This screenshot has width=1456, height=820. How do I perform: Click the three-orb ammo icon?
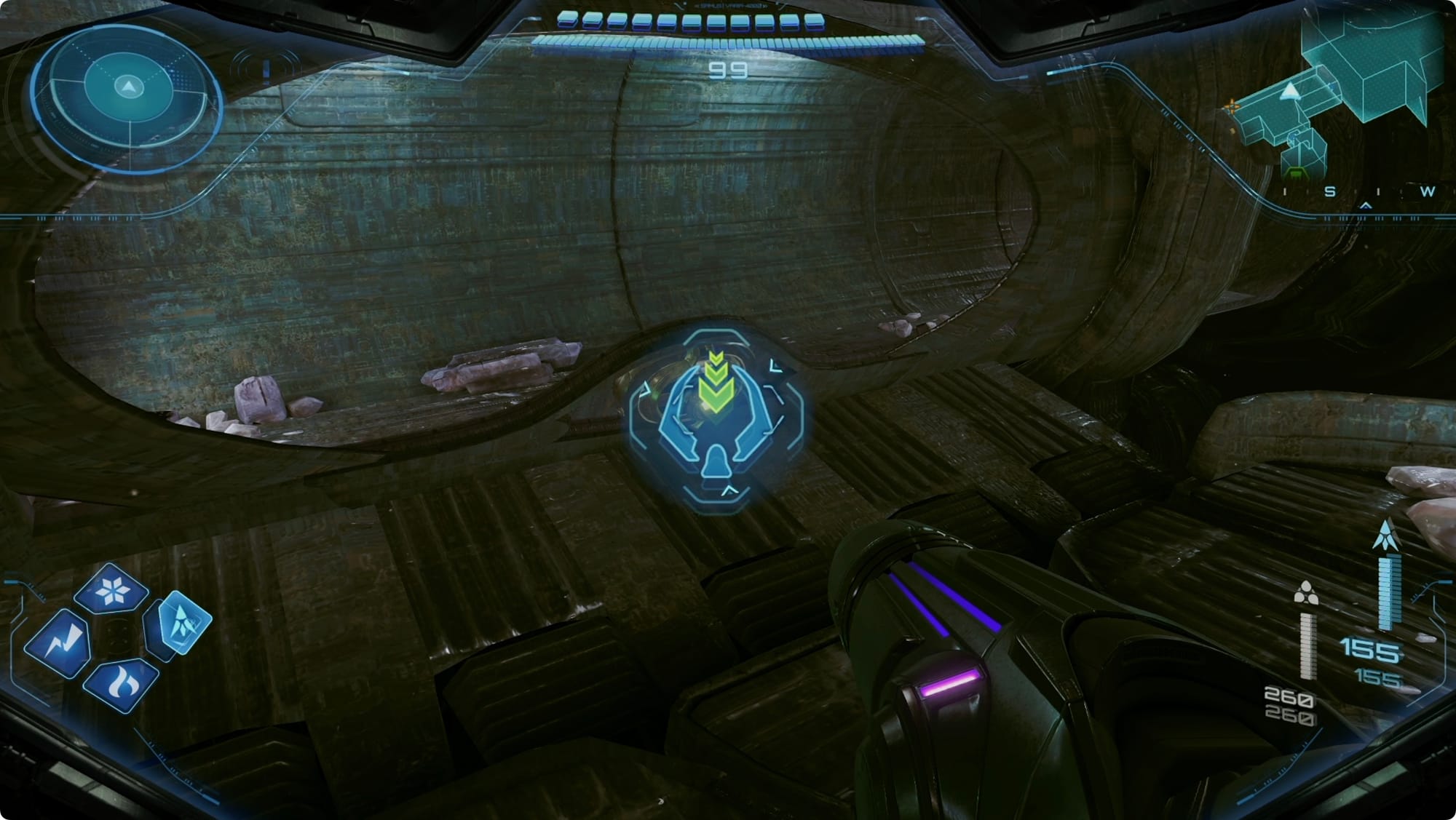(x=1306, y=594)
